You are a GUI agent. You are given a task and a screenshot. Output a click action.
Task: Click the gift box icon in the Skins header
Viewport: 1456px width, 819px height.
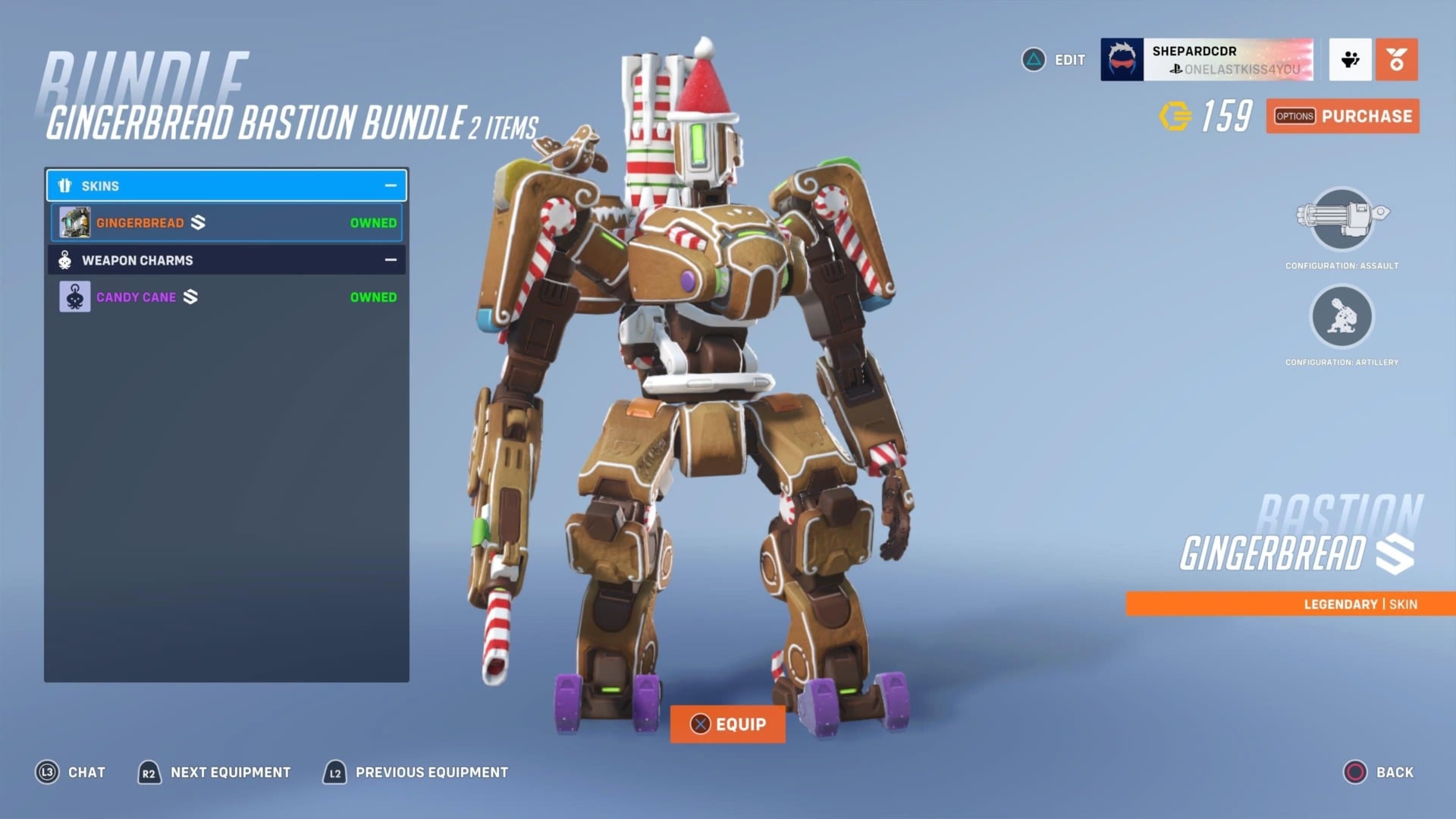pyautogui.click(x=64, y=186)
